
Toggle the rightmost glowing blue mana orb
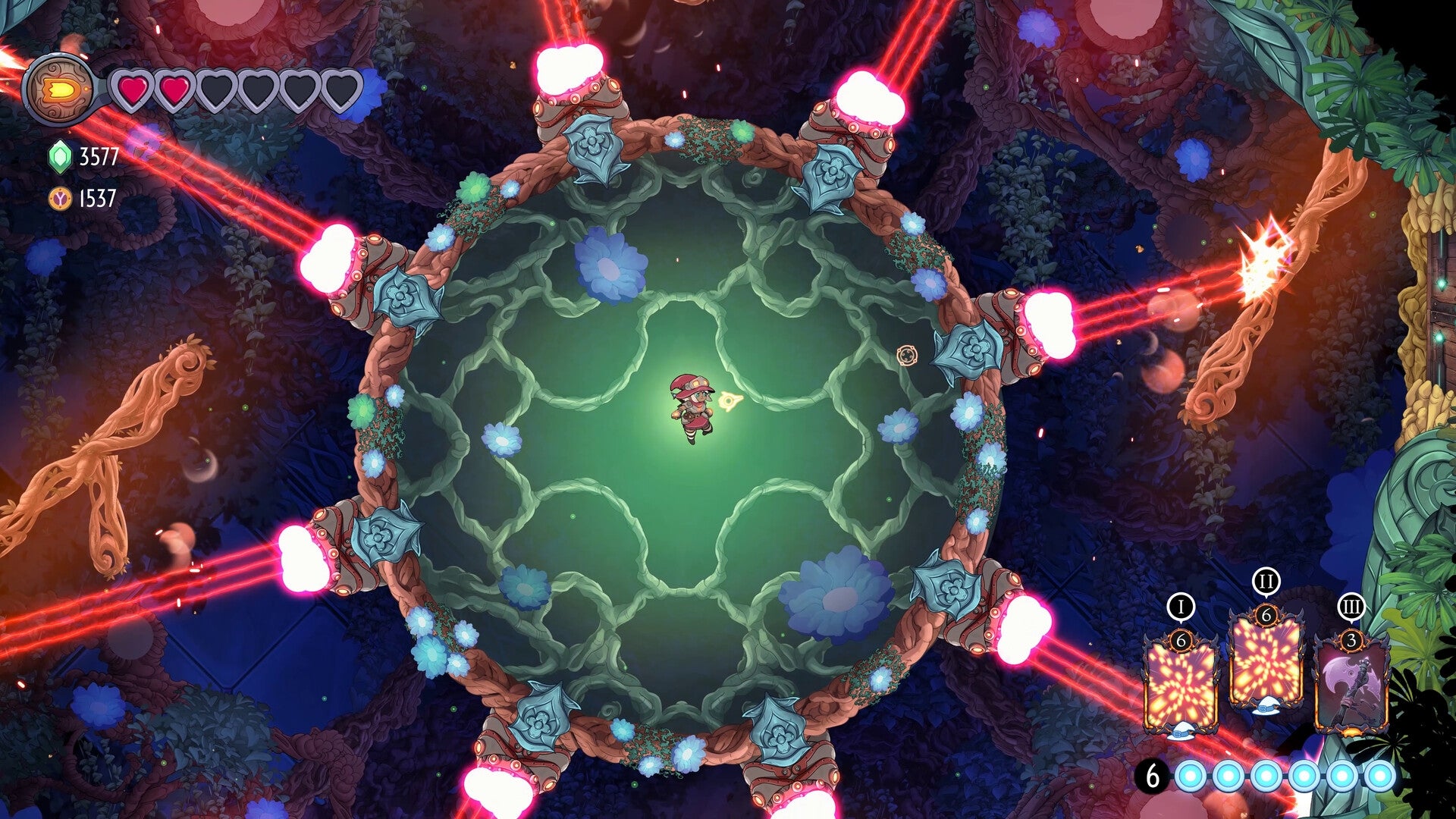click(1379, 777)
